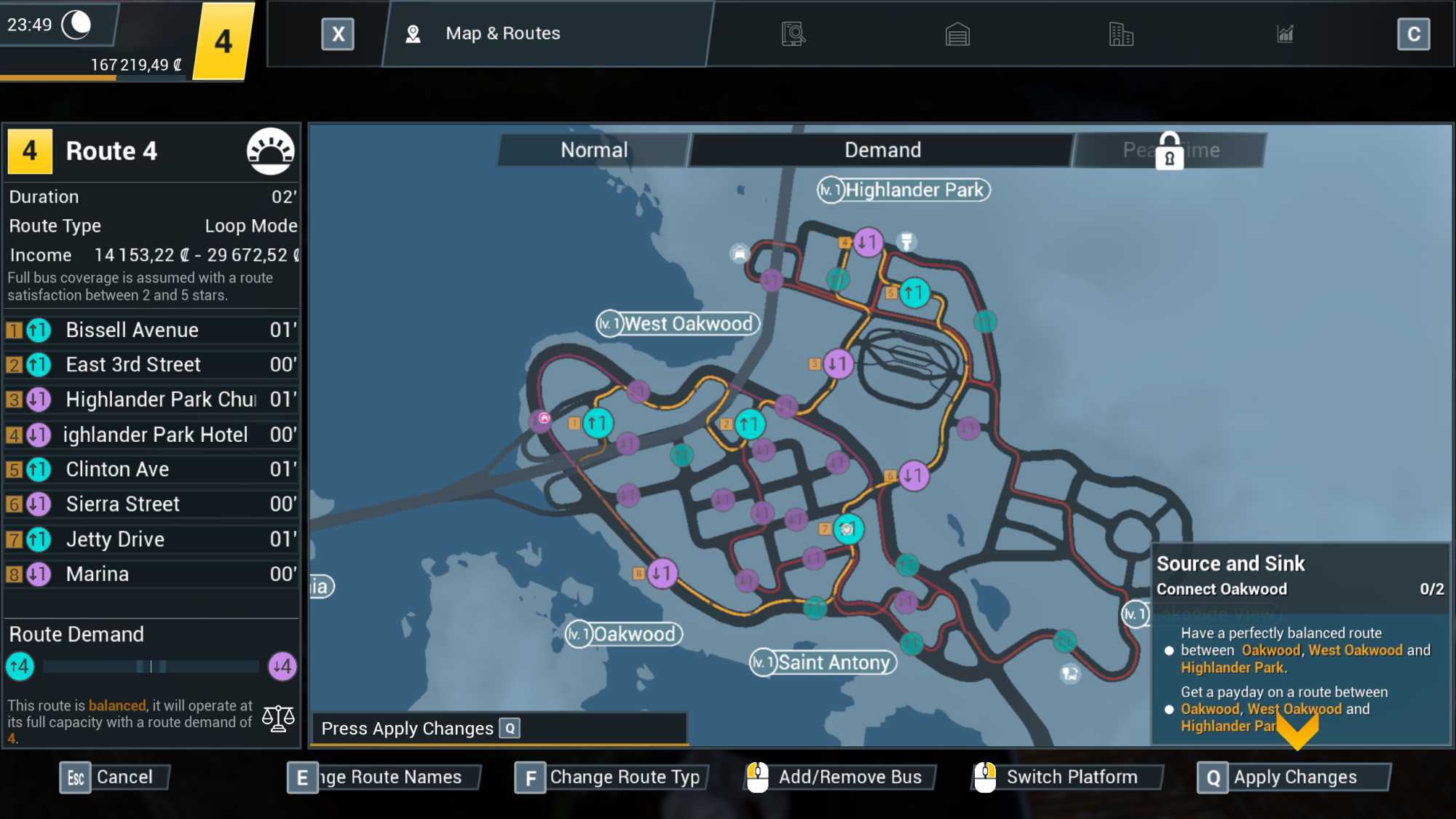Open the bus depot garage panel
This screenshot has width=1456, height=819.
click(x=958, y=33)
